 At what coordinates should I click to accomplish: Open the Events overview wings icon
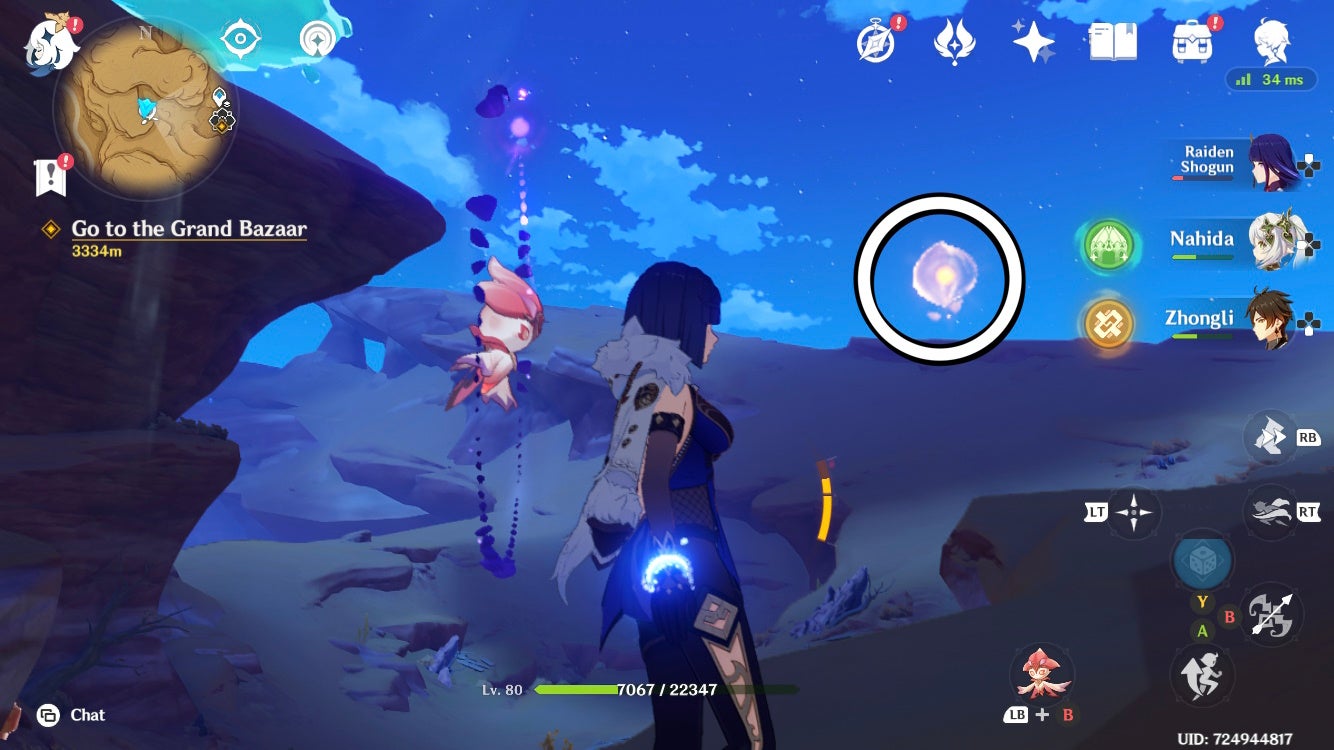point(952,42)
